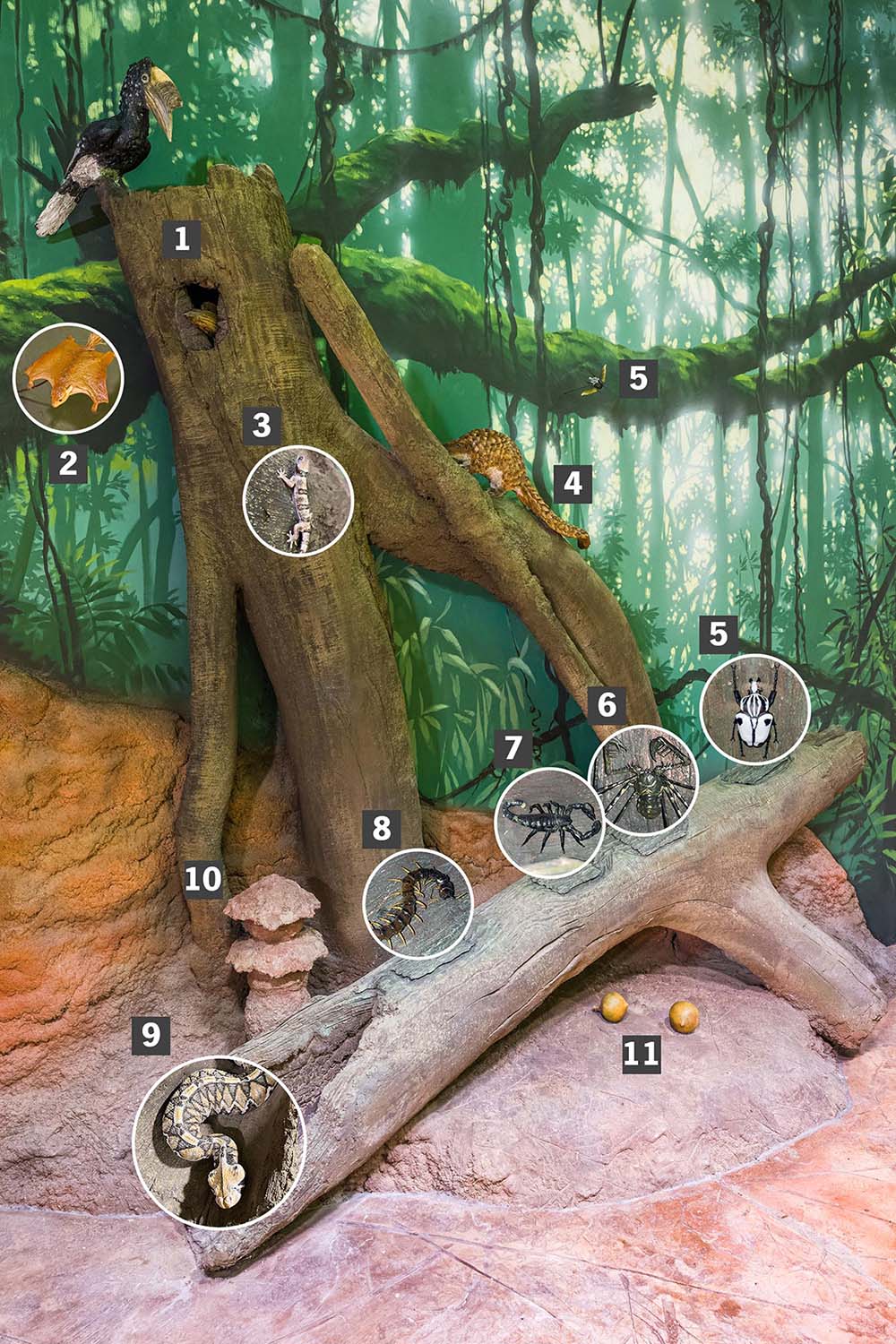Image resolution: width=896 pixels, height=1344 pixels.
Task: Select the number 11 marker
Action: point(642,1053)
